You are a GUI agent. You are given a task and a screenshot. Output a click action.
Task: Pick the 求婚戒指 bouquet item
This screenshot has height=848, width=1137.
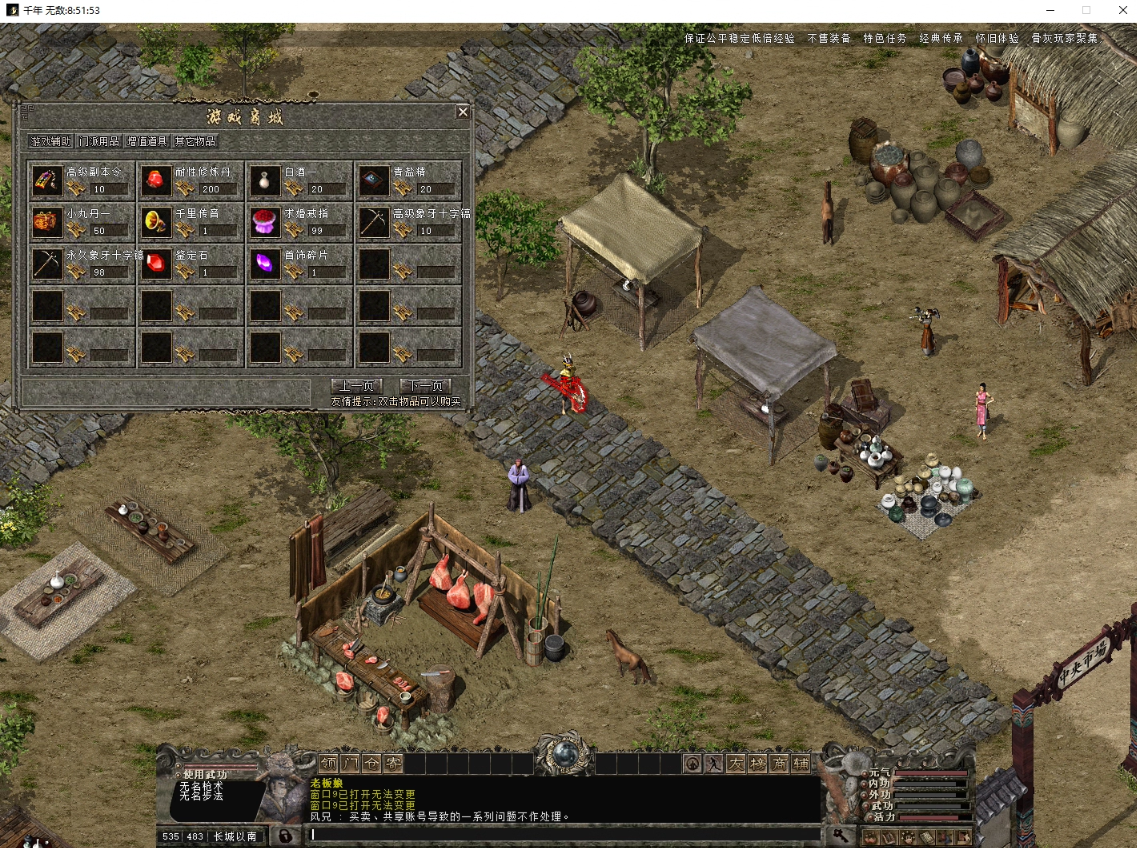265,222
